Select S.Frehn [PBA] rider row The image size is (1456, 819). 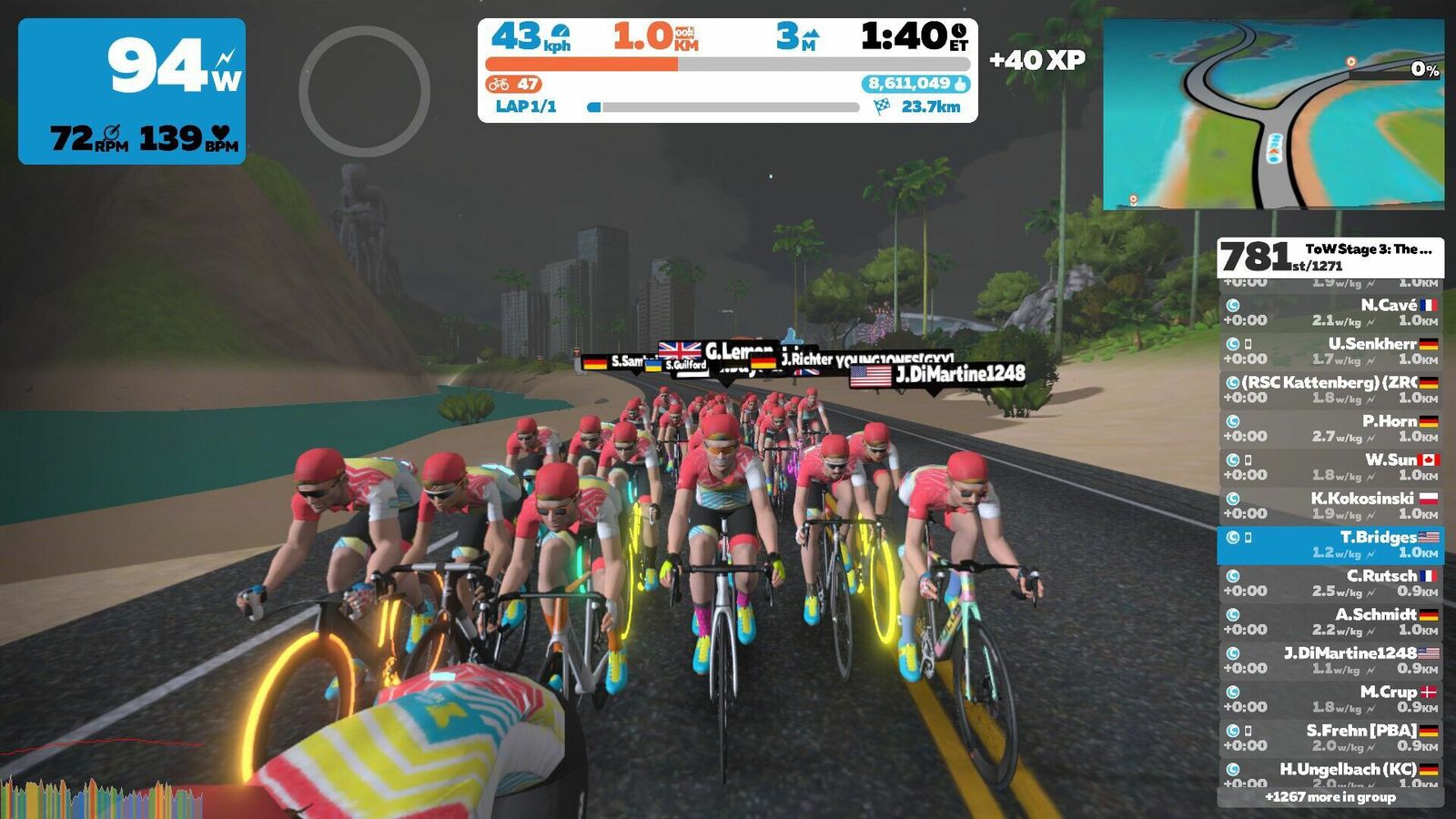[x=1330, y=737]
